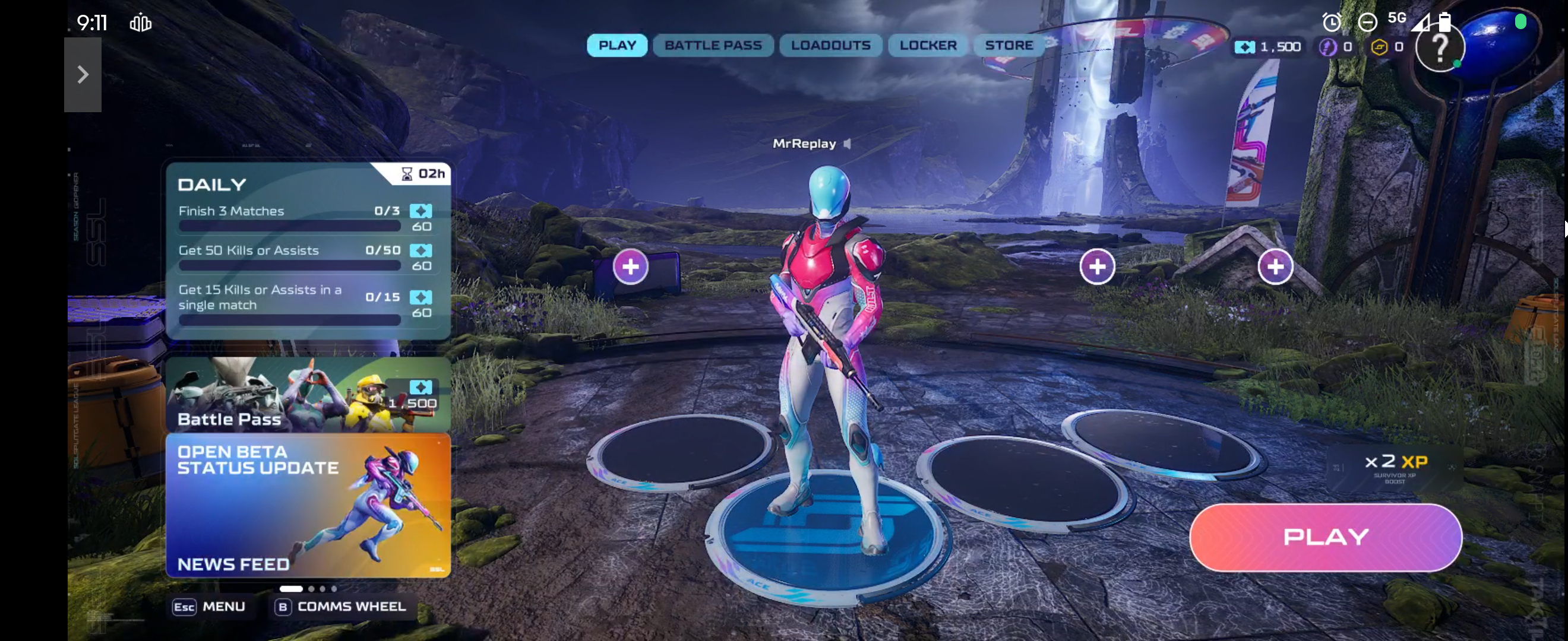1568x641 pixels.
Task: Open the Open Beta Status Update news
Action: tap(308, 504)
